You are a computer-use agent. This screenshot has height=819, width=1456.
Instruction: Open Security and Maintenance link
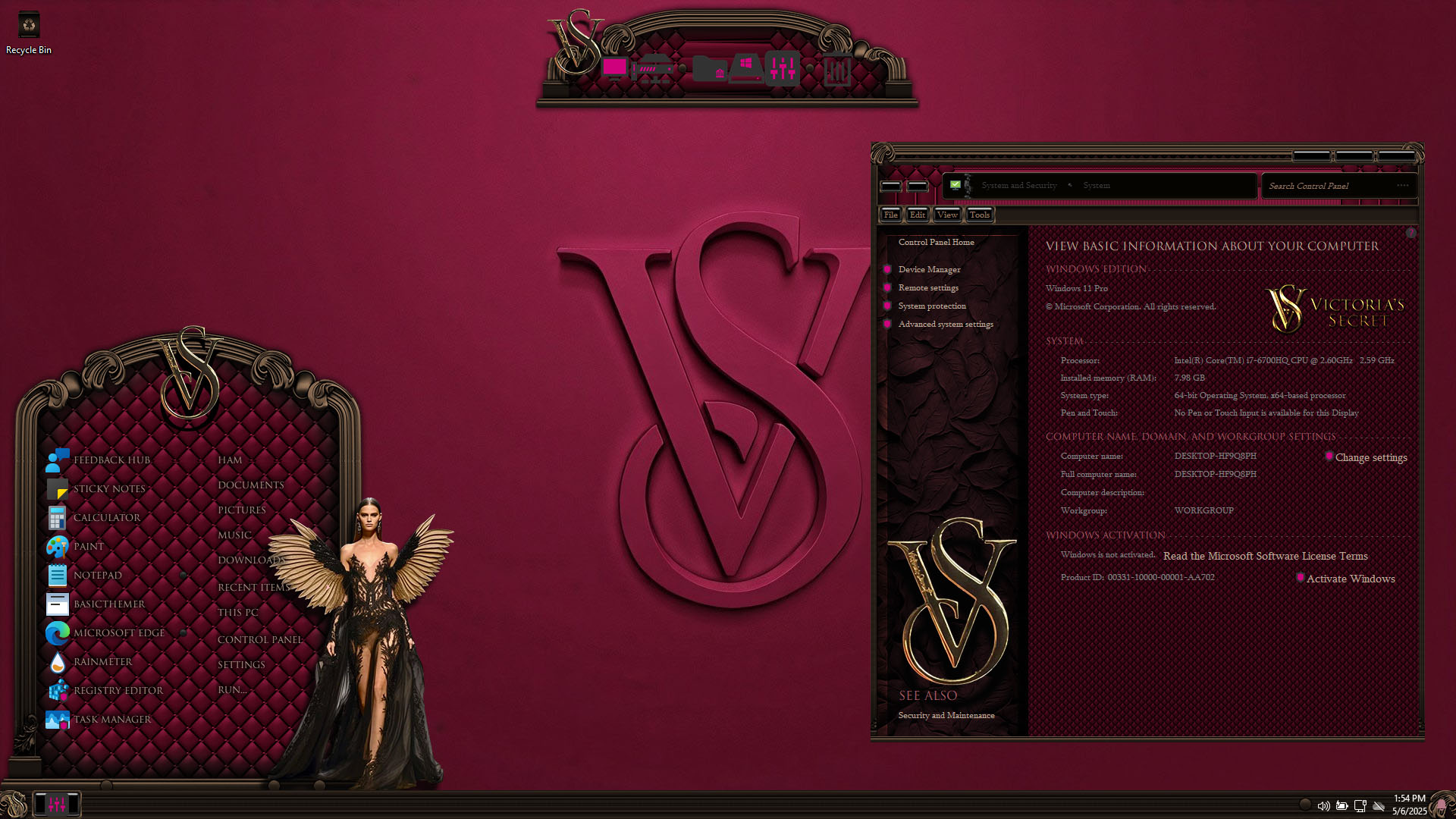tap(946, 716)
